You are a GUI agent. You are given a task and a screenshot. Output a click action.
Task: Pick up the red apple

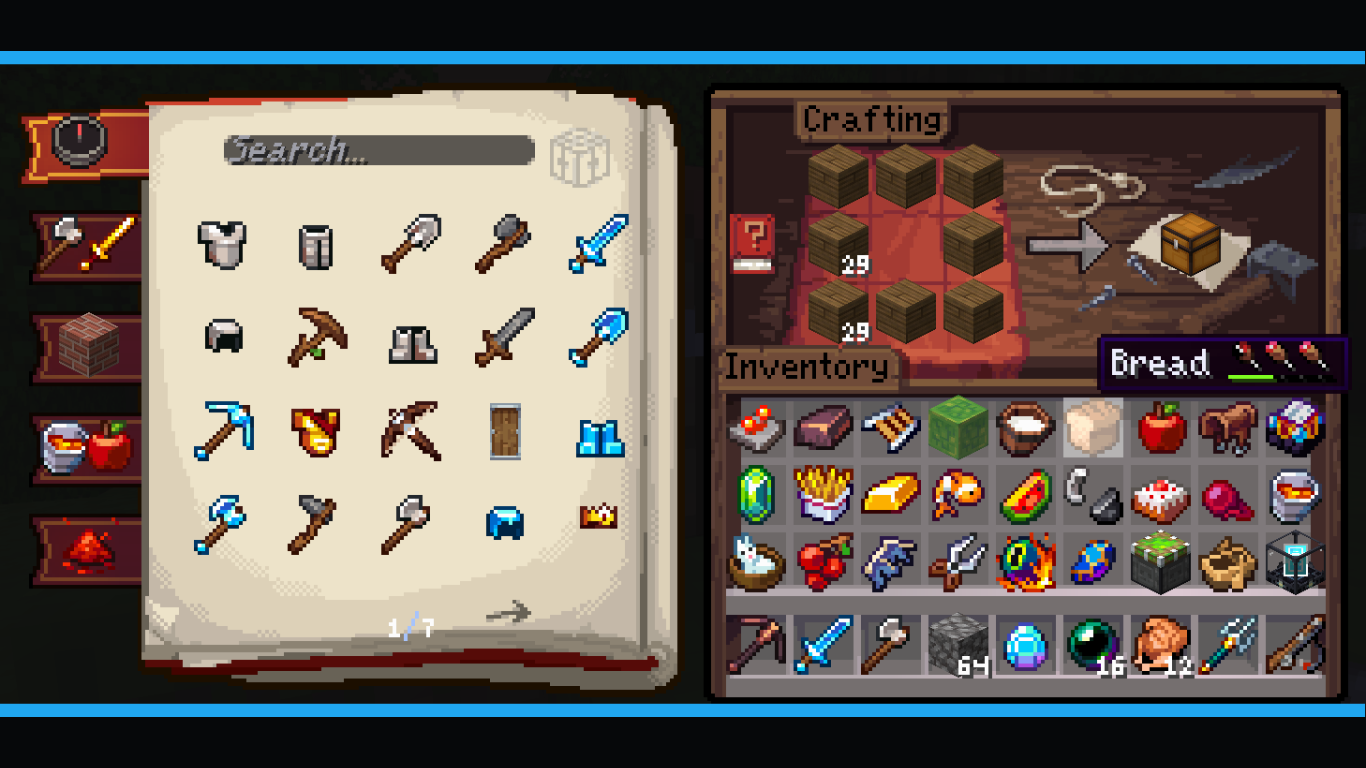pyautogui.click(x=1161, y=429)
